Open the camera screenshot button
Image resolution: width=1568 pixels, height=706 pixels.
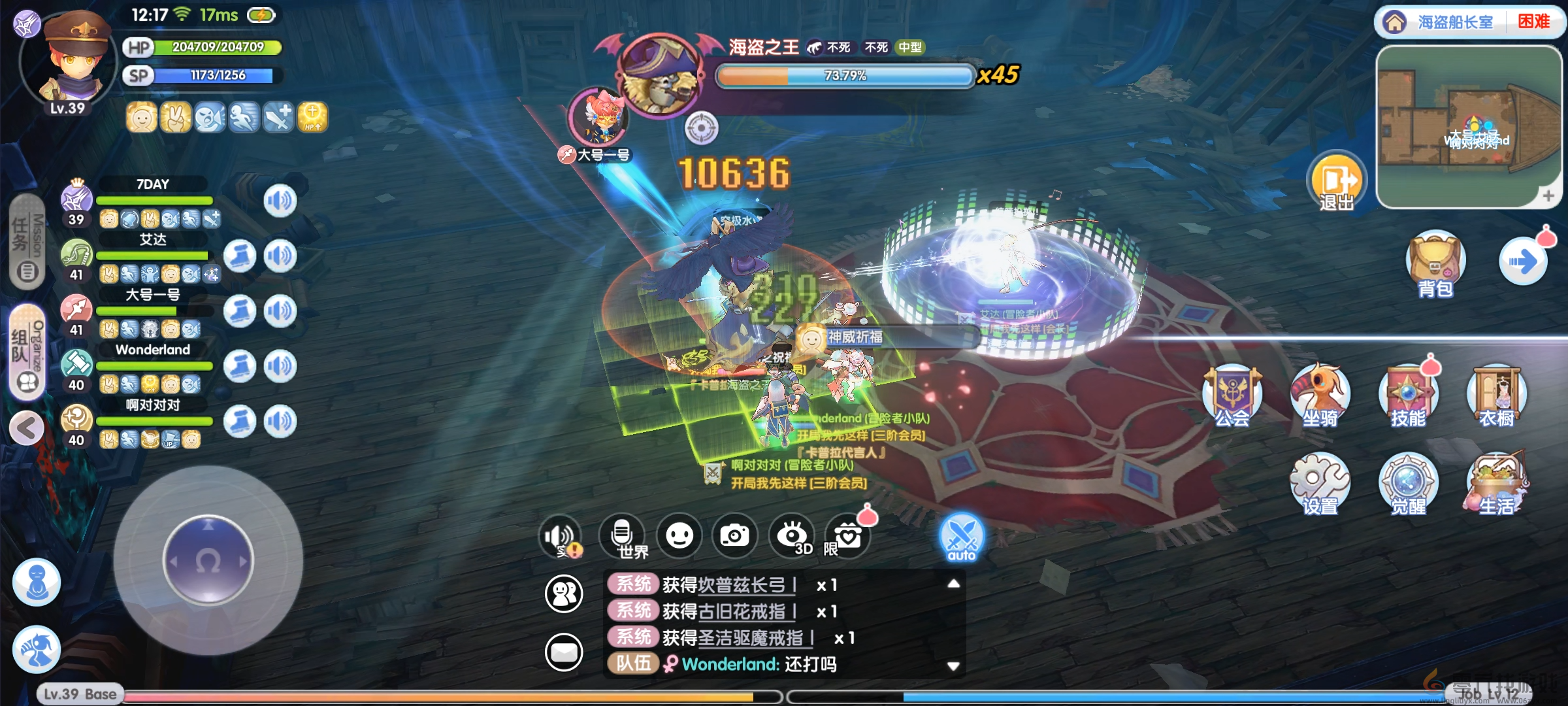coord(734,536)
